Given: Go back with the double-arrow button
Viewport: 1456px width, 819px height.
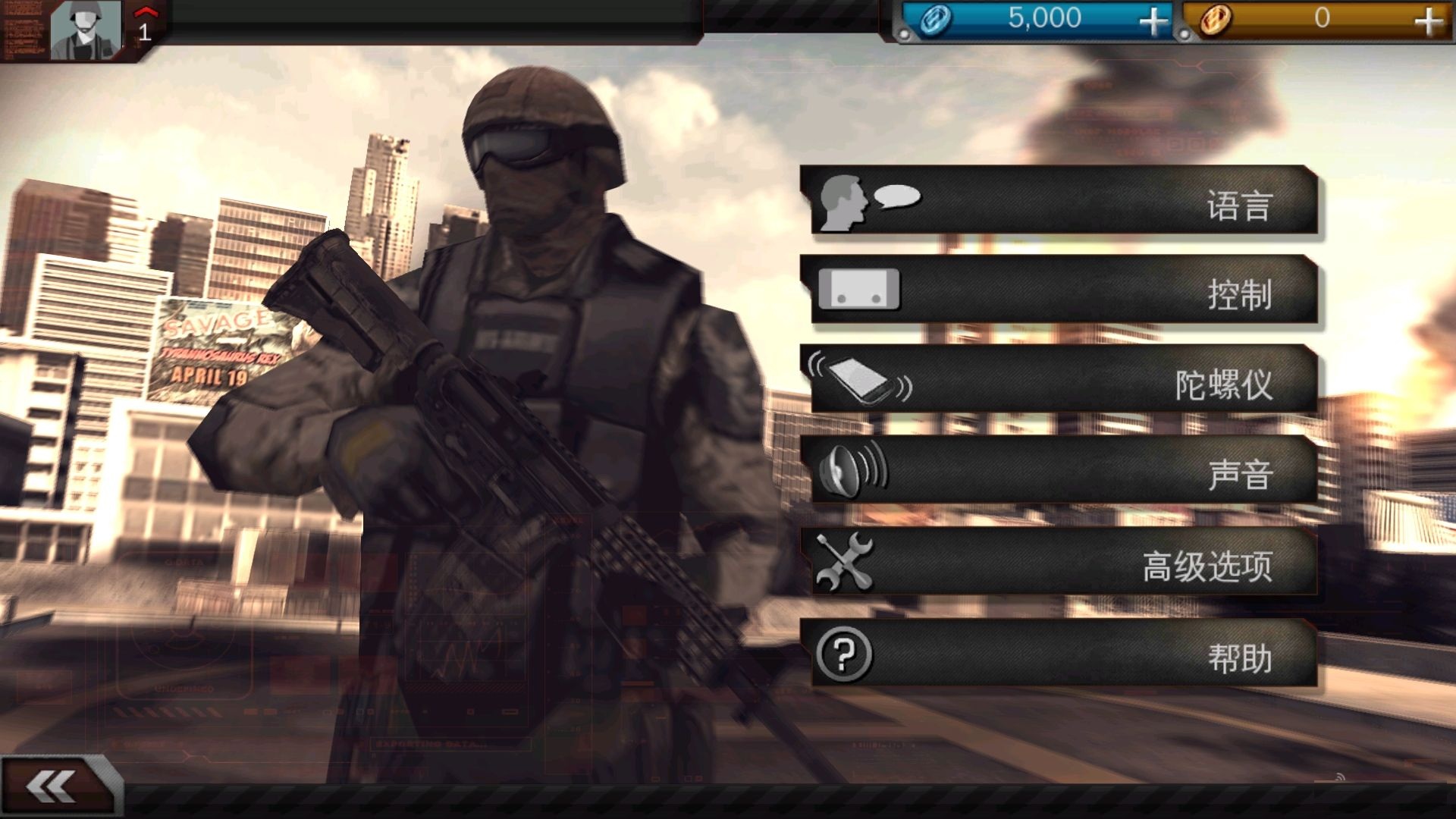Looking at the screenshot, I should click(53, 786).
